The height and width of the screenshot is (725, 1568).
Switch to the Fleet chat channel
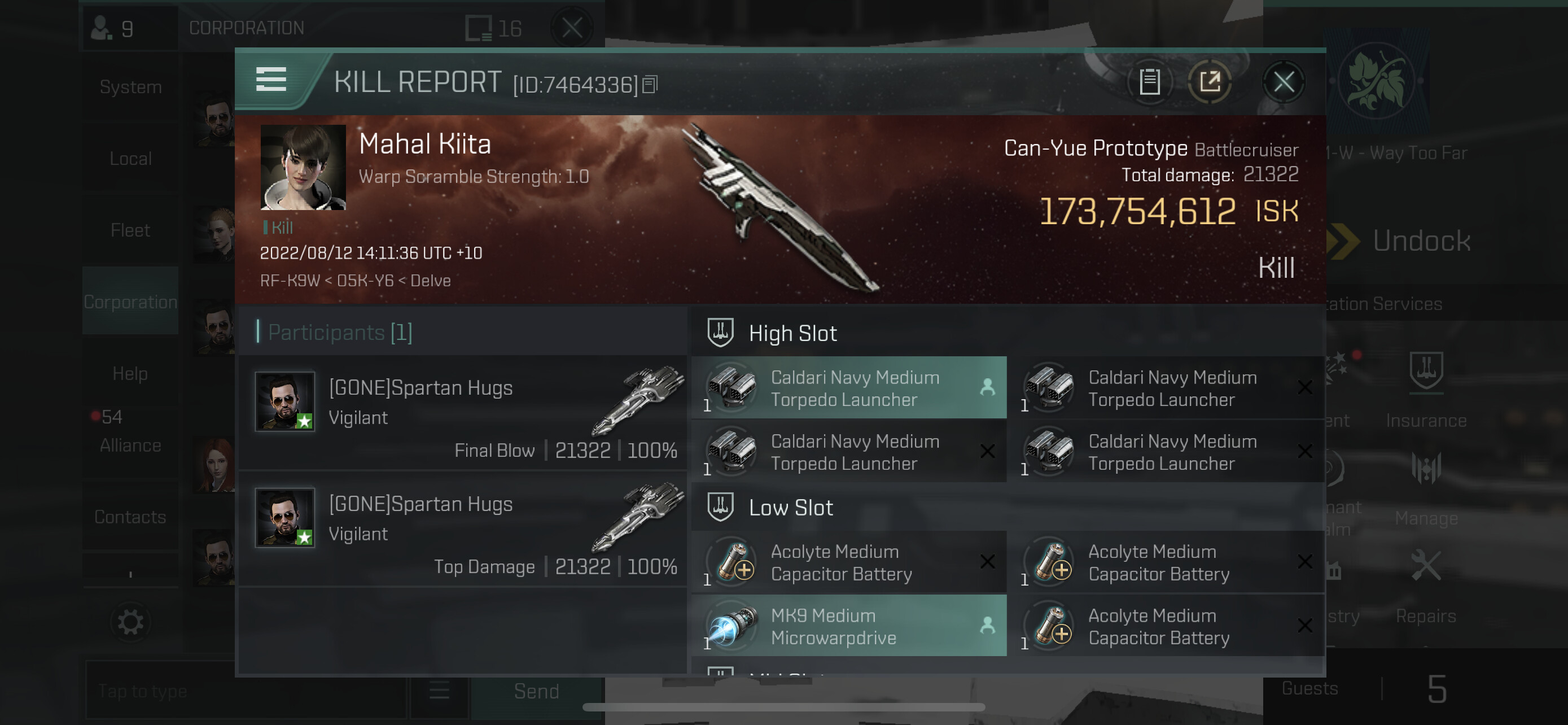coord(130,231)
